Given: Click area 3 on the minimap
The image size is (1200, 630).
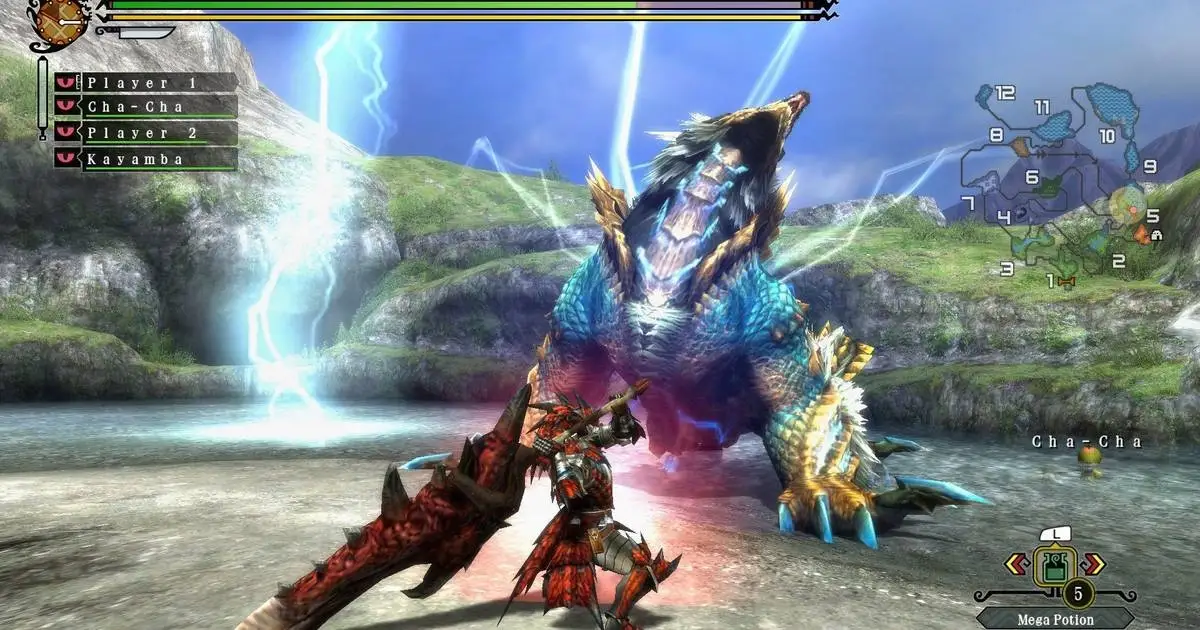Looking at the screenshot, I should [1006, 268].
